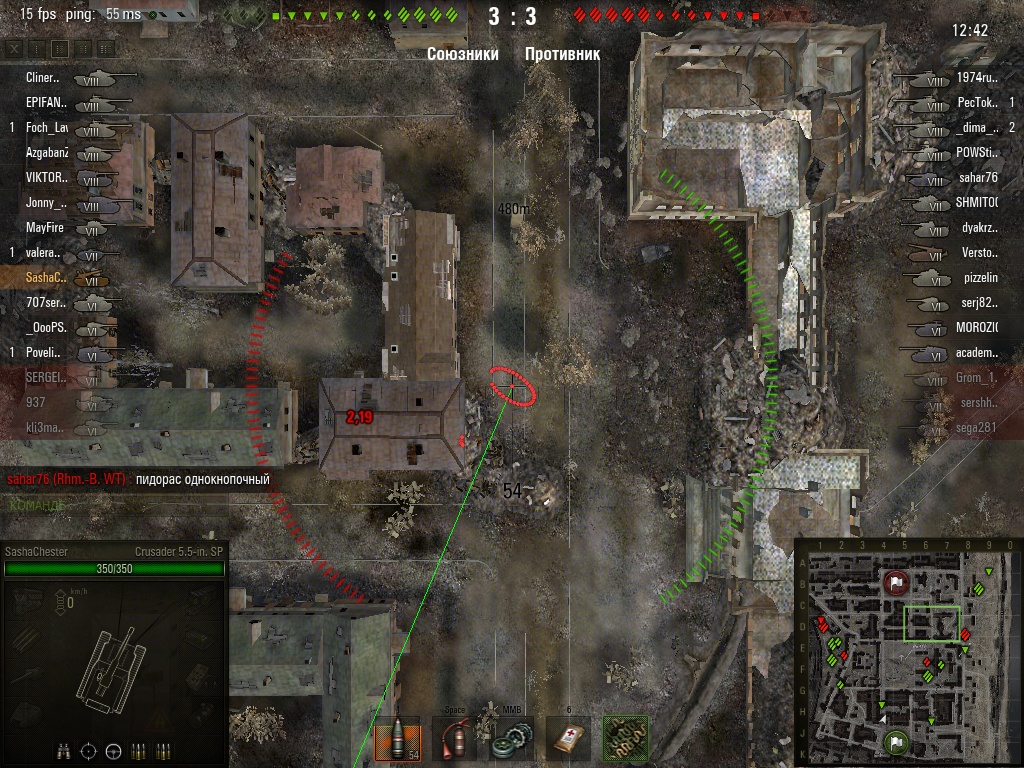This screenshot has width=1024, height=768.
Task: Hide the player list with X button
Action: (13, 48)
